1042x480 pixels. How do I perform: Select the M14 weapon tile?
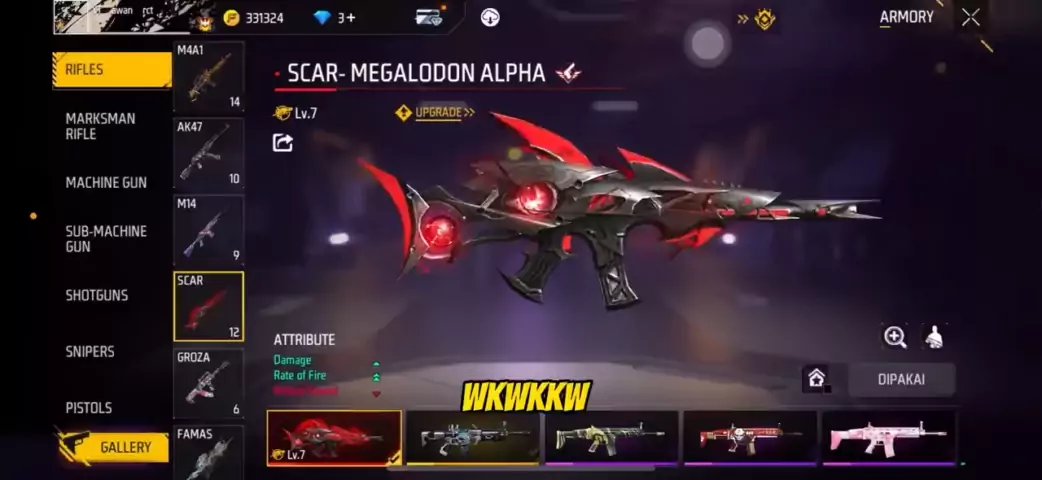click(x=208, y=229)
